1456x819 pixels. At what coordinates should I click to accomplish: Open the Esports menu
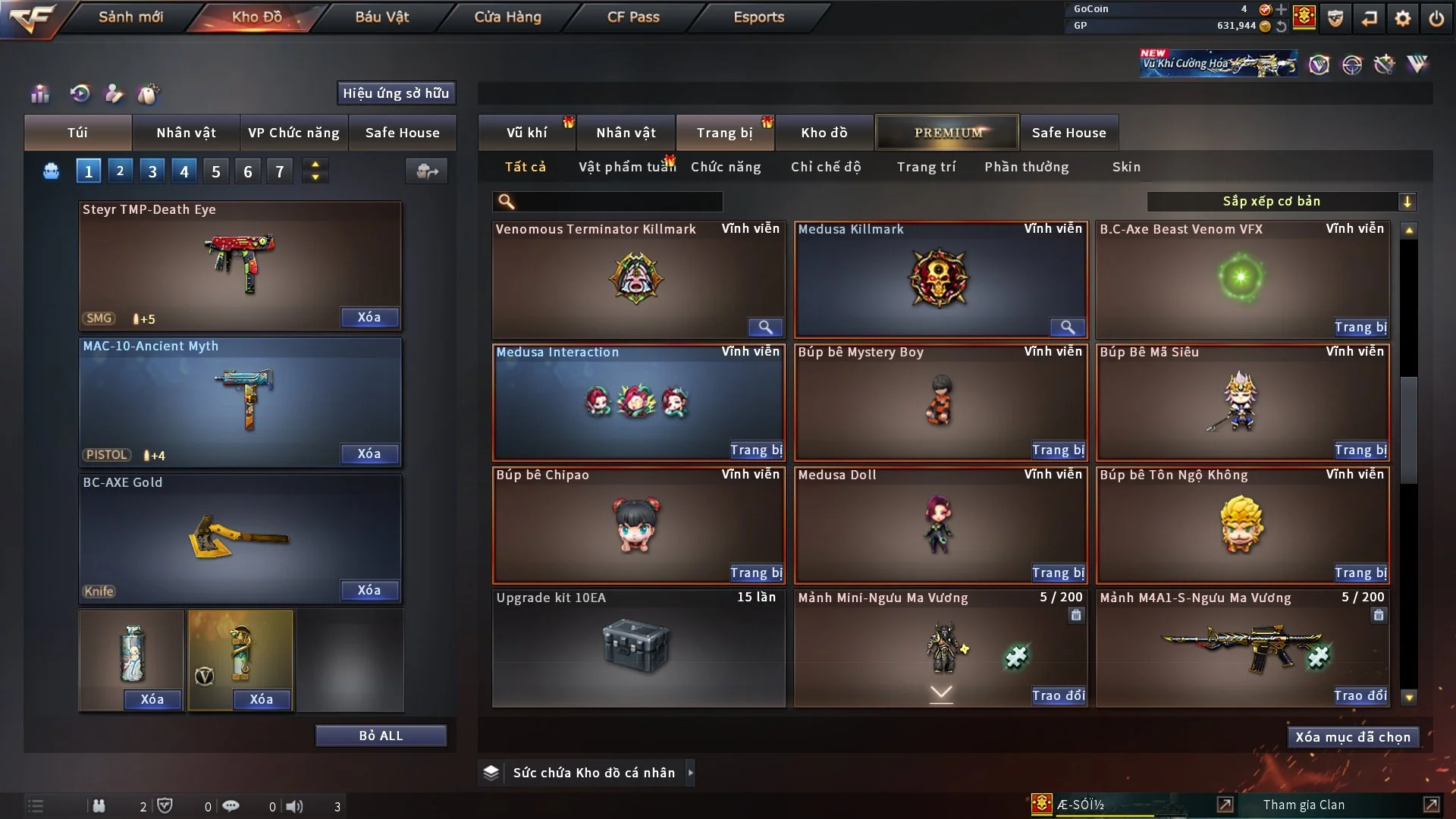[758, 17]
